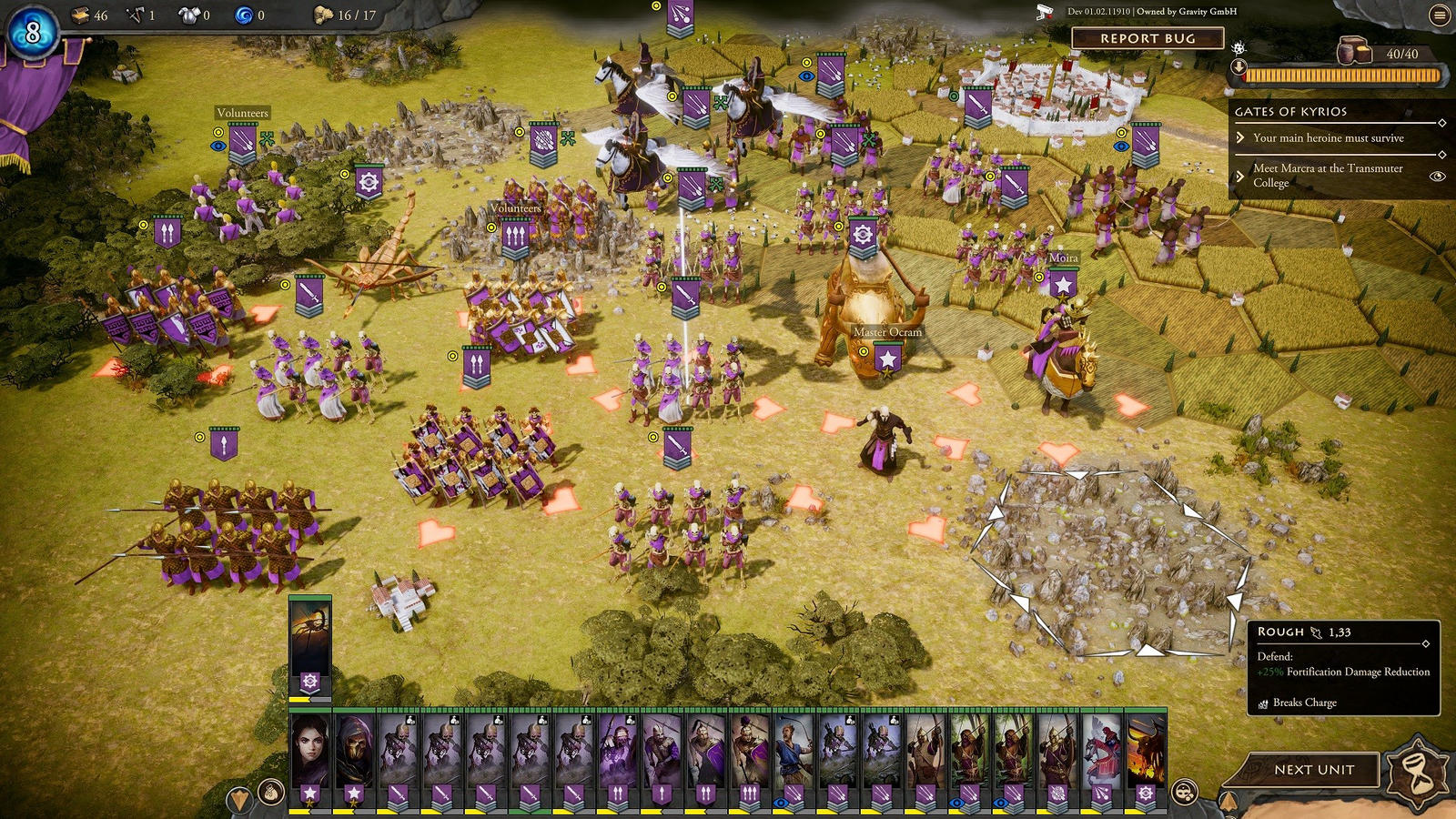
Task: Toggle the eye icon next to Meet Marcra objective
Action: pyautogui.click(x=1436, y=176)
